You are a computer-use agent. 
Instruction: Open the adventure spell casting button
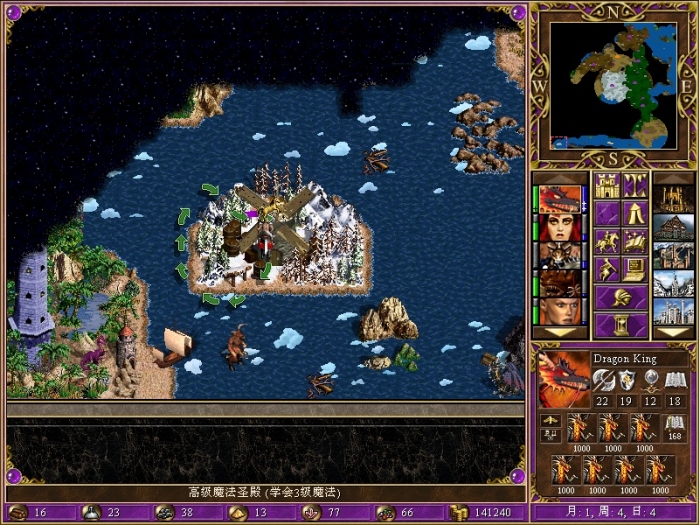634,241
